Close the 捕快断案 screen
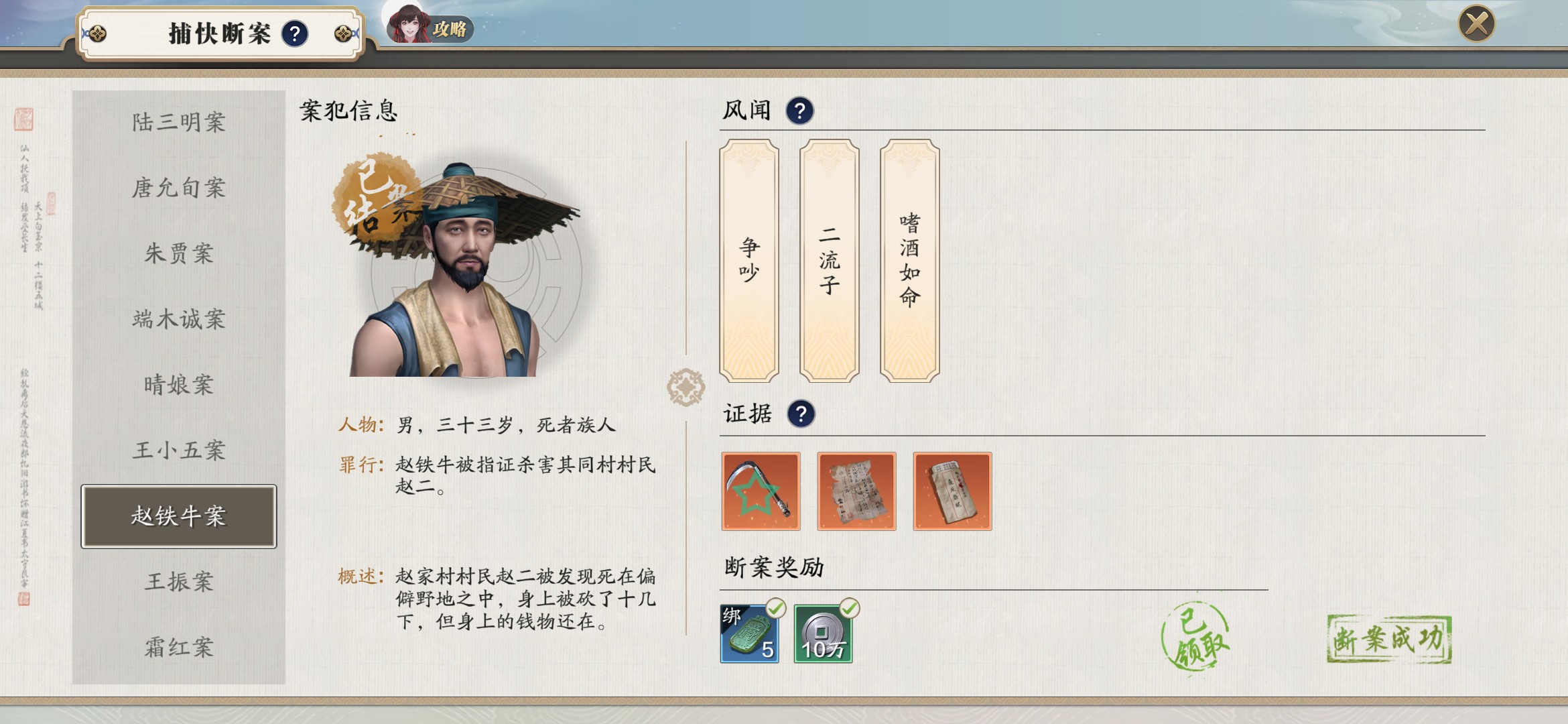The image size is (1568, 724). 1476,24
